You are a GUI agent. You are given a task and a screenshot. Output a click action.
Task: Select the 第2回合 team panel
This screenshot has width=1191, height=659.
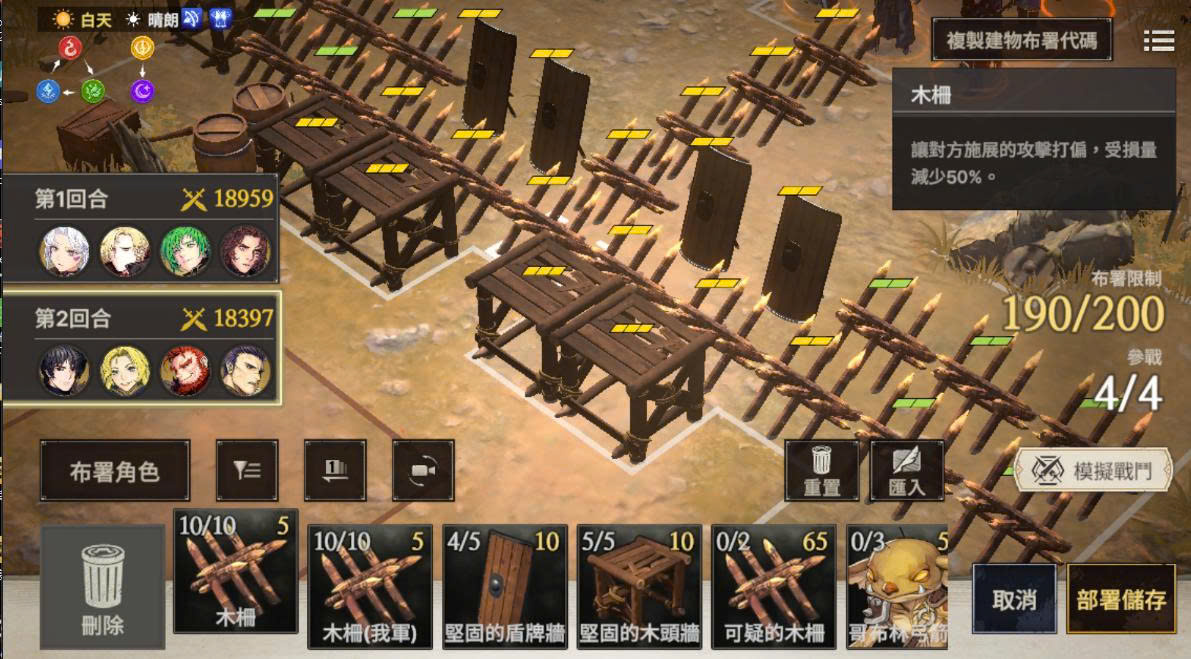(x=142, y=348)
